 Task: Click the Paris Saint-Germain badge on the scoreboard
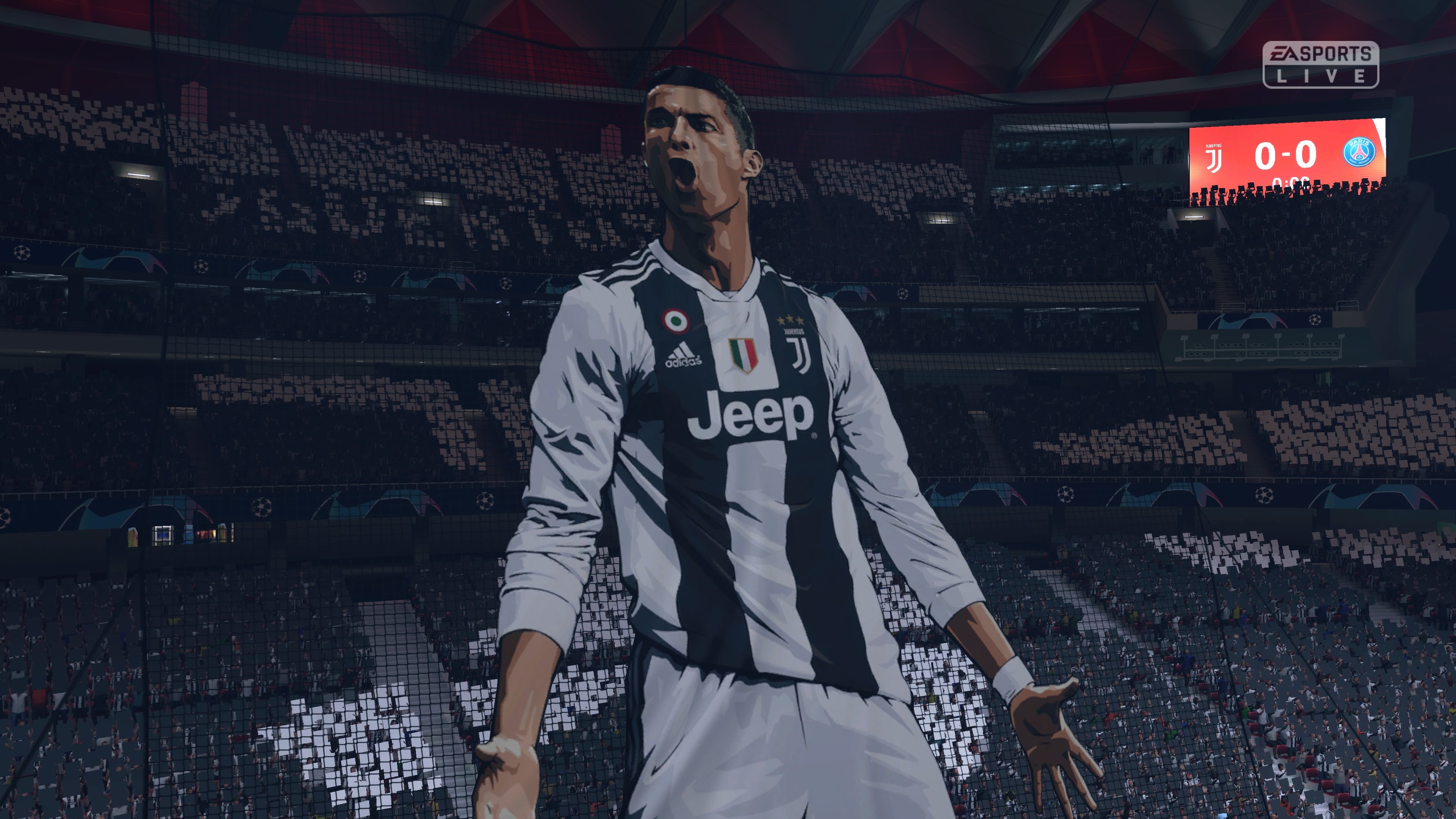[1360, 152]
